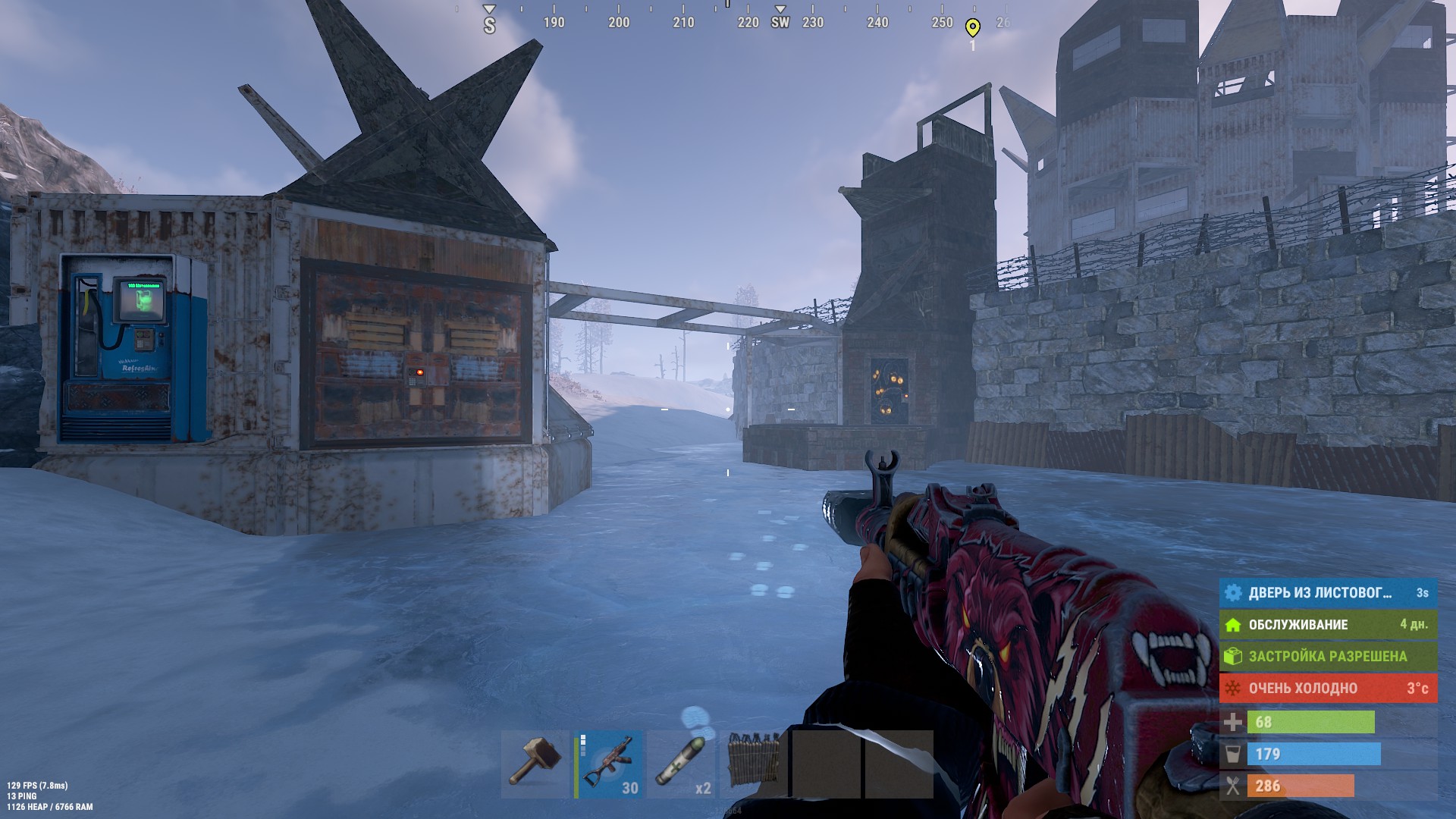The height and width of the screenshot is (819, 1456).
Task: Select the assault rifle hotbar slot
Action: (609, 764)
